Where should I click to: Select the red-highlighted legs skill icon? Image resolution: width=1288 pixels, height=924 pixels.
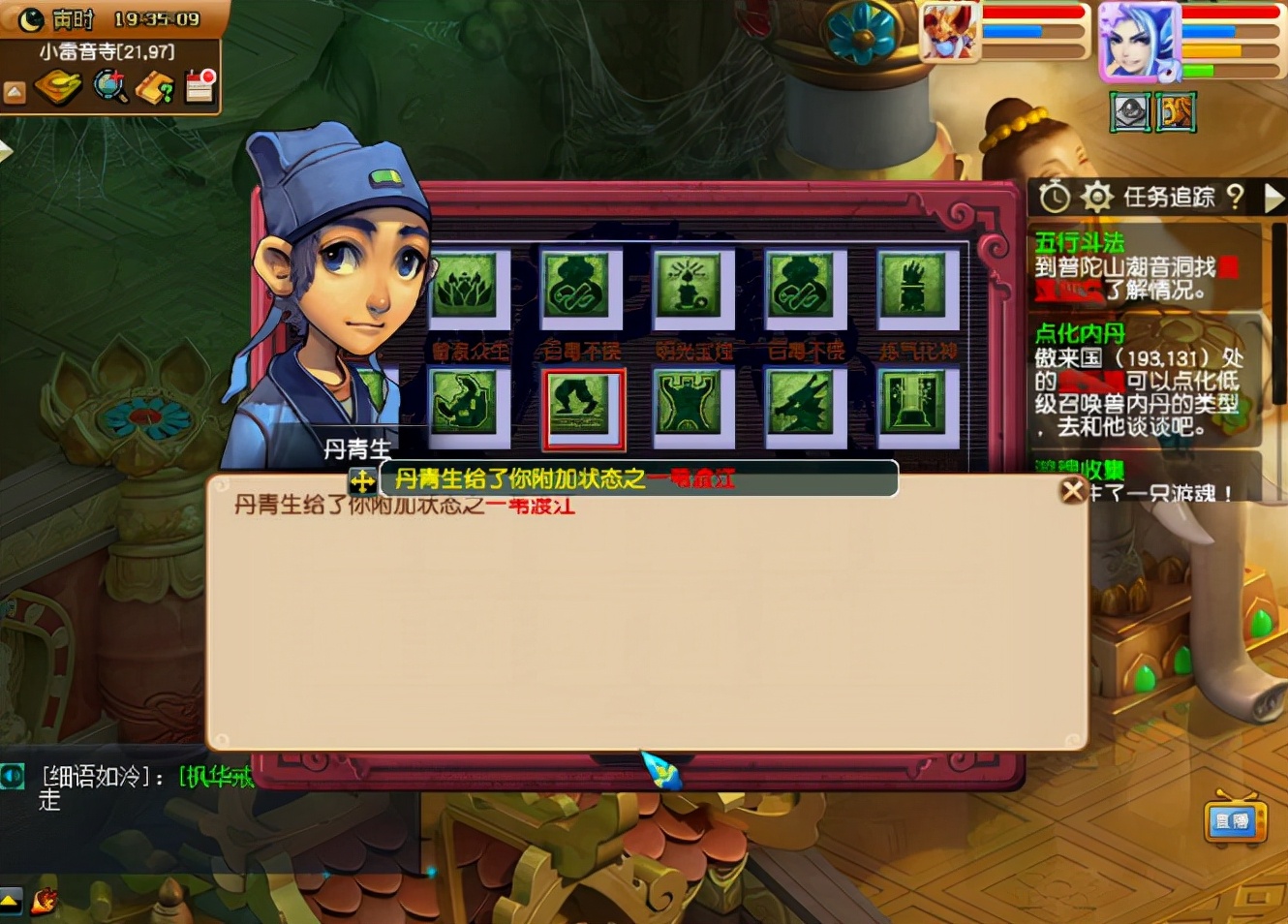pyautogui.click(x=583, y=406)
